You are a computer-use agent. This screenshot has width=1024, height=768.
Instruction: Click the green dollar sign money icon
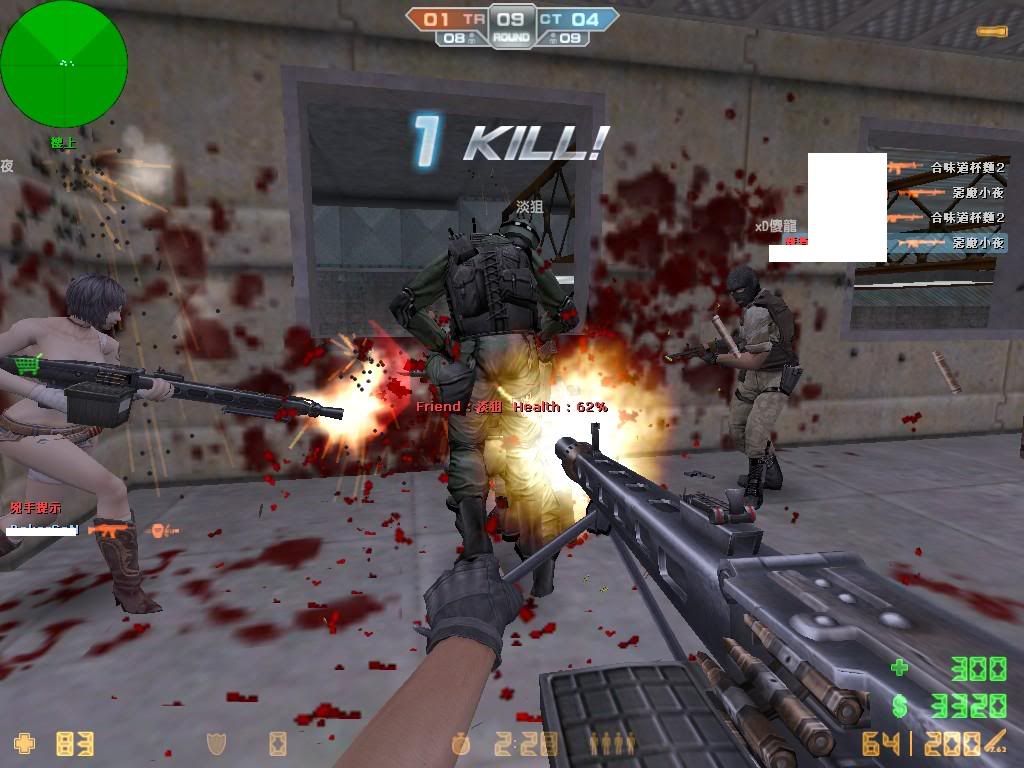point(900,707)
